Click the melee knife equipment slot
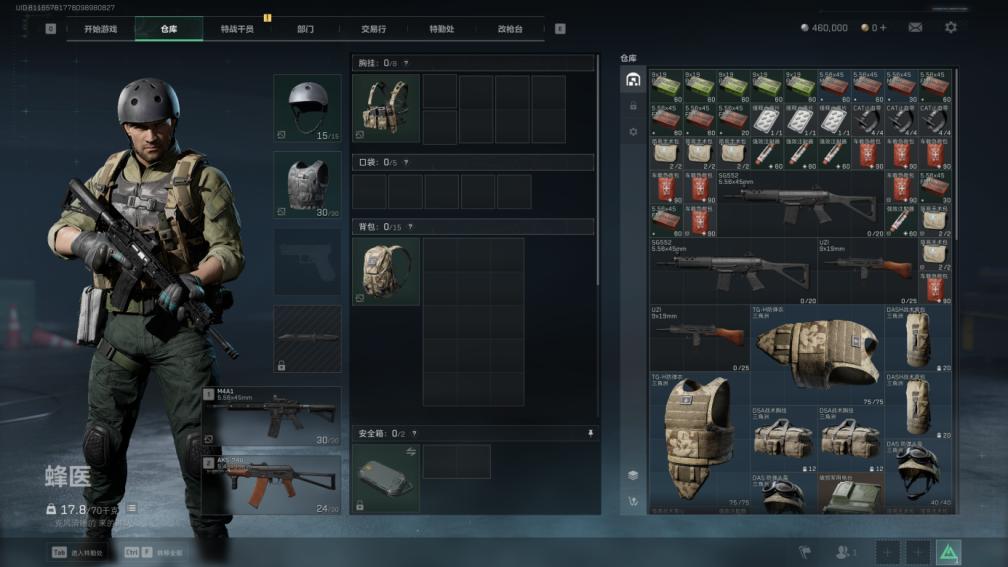The width and height of the screenshot is (1008, 567). coord(307,339)
